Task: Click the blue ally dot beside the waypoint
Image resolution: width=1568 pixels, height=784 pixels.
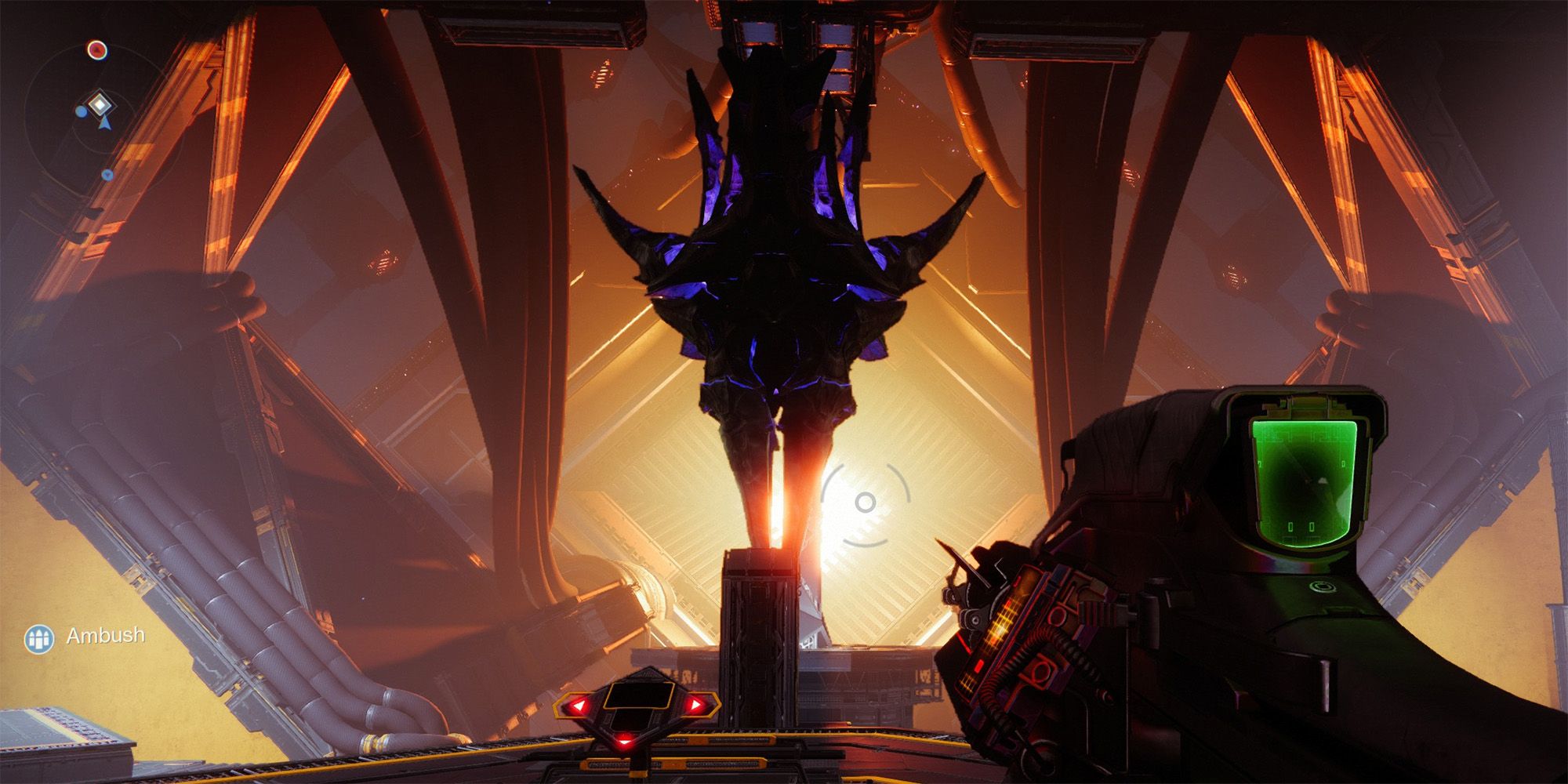Action: [x=82, y=112]
